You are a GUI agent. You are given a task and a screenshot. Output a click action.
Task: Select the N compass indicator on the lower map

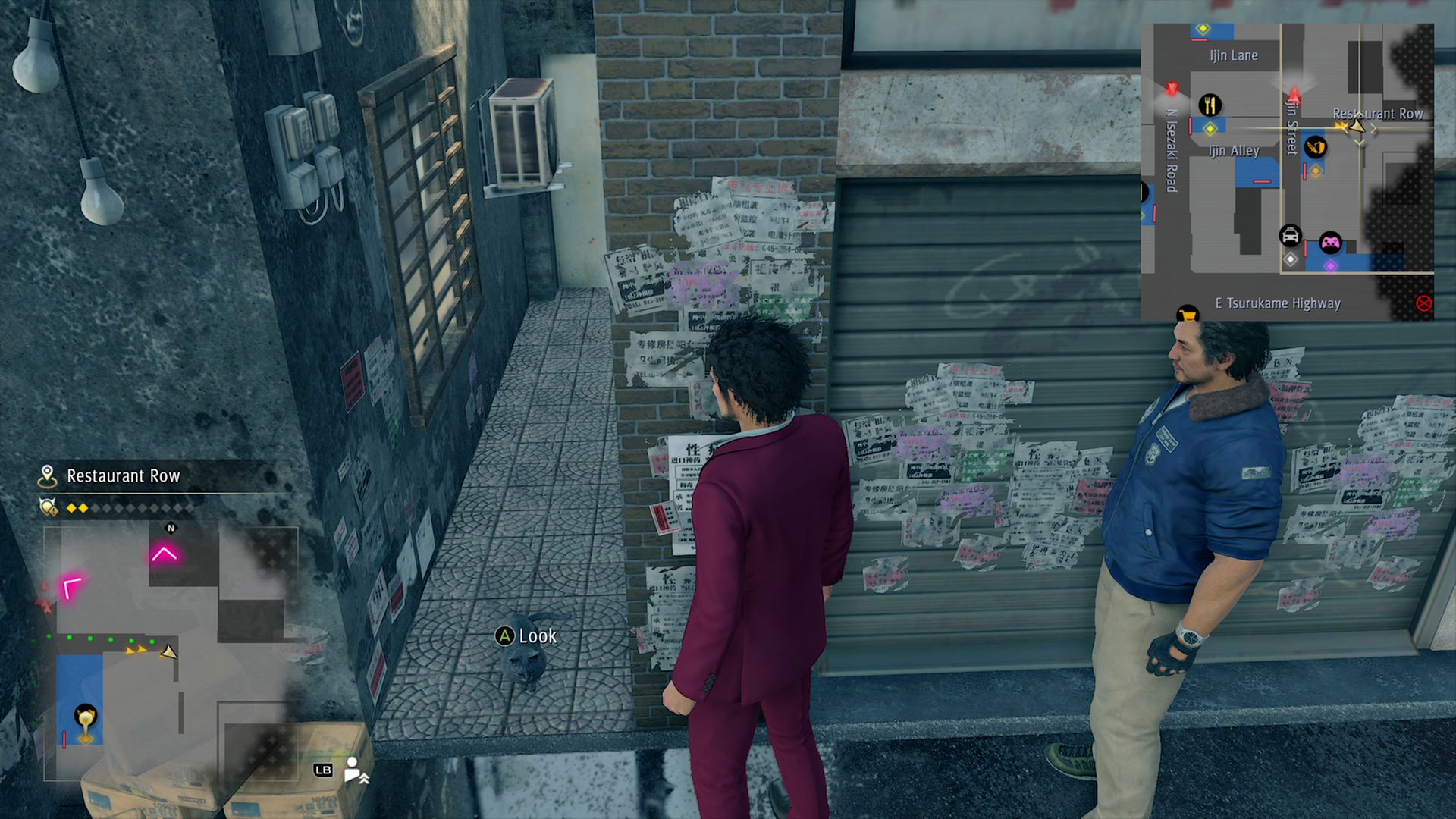pyautogui.click(x=170, y=529)
